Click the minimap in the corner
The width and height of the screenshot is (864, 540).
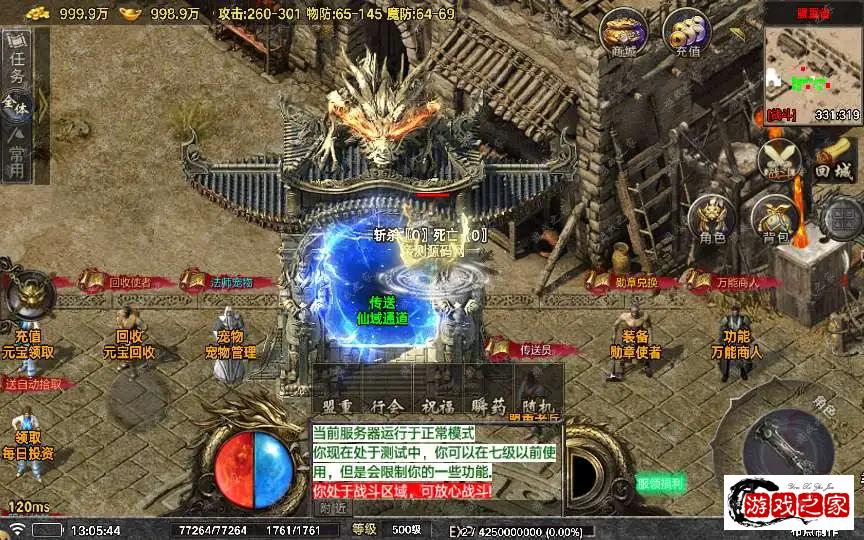[812, 67]
